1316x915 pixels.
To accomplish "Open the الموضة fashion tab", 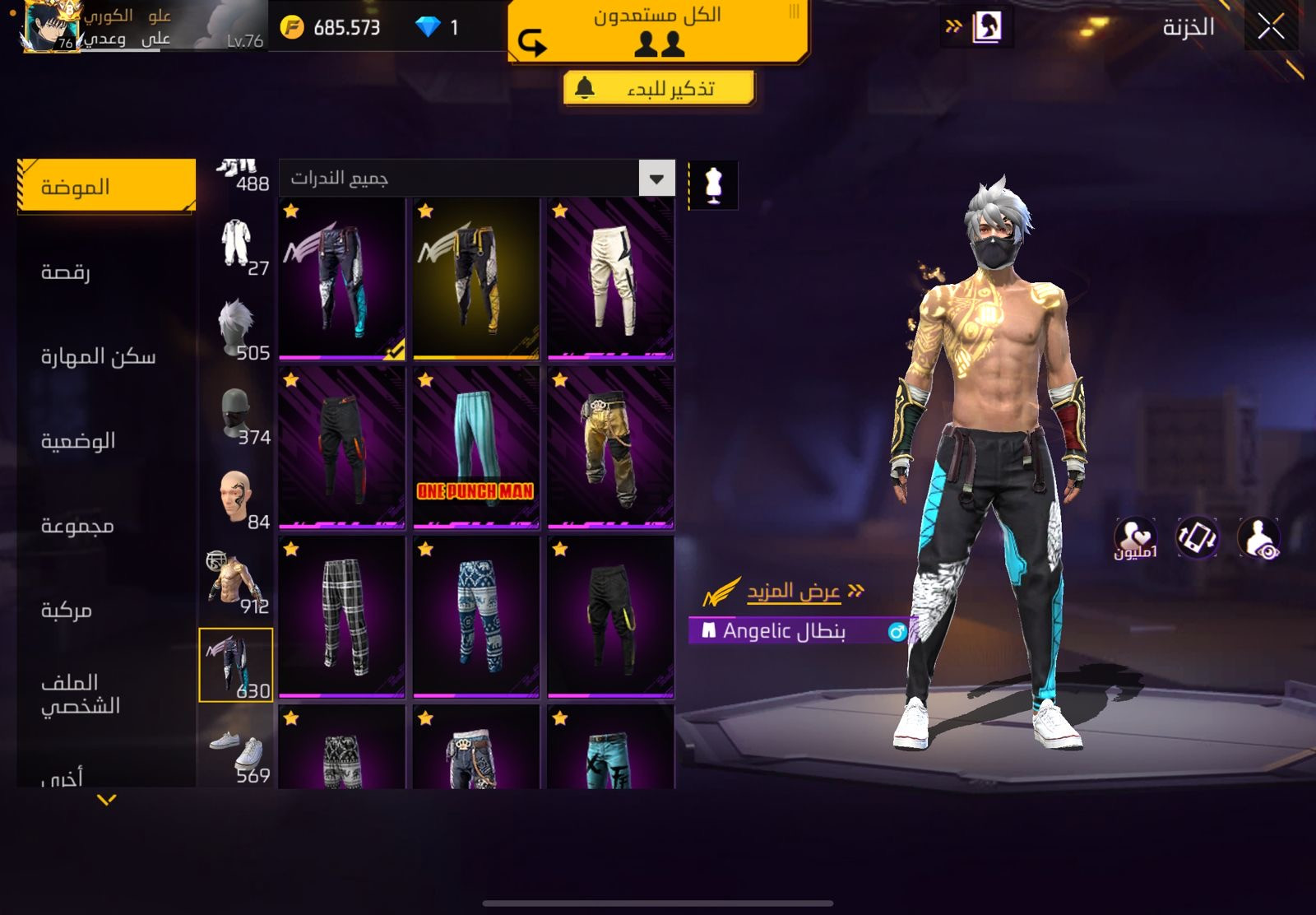I will [106, 187].
